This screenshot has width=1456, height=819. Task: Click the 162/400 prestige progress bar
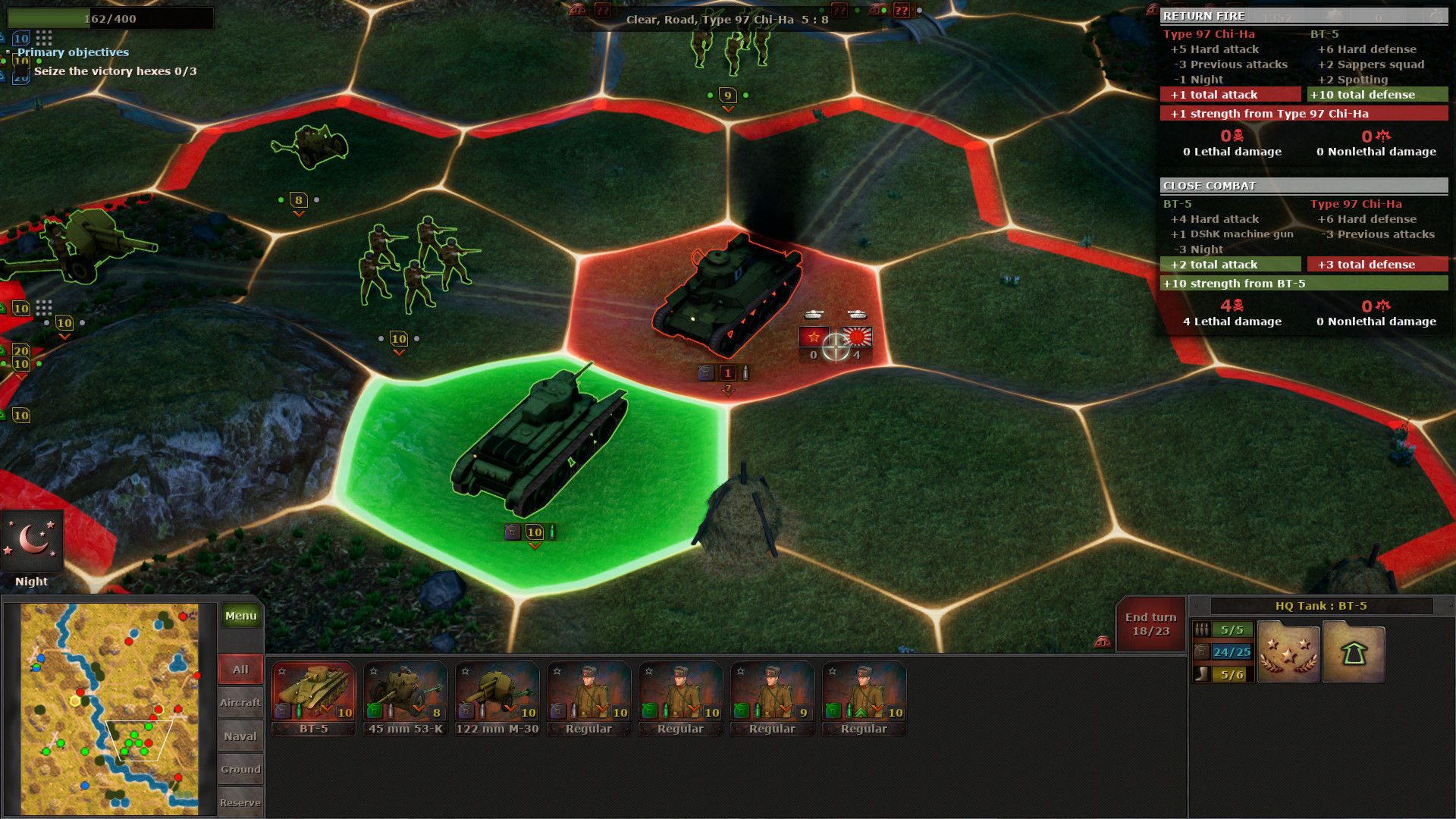pos(110,17)
